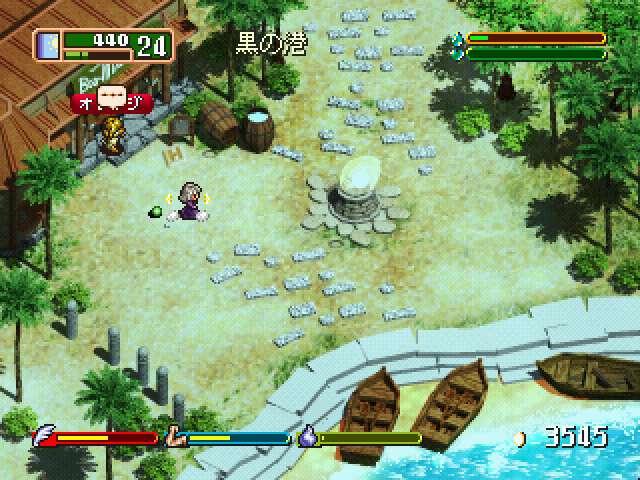Select the purple droplet icon
The height and width of the screenshot is (480, 640).
pyautogui.click(x=308, y=437)
